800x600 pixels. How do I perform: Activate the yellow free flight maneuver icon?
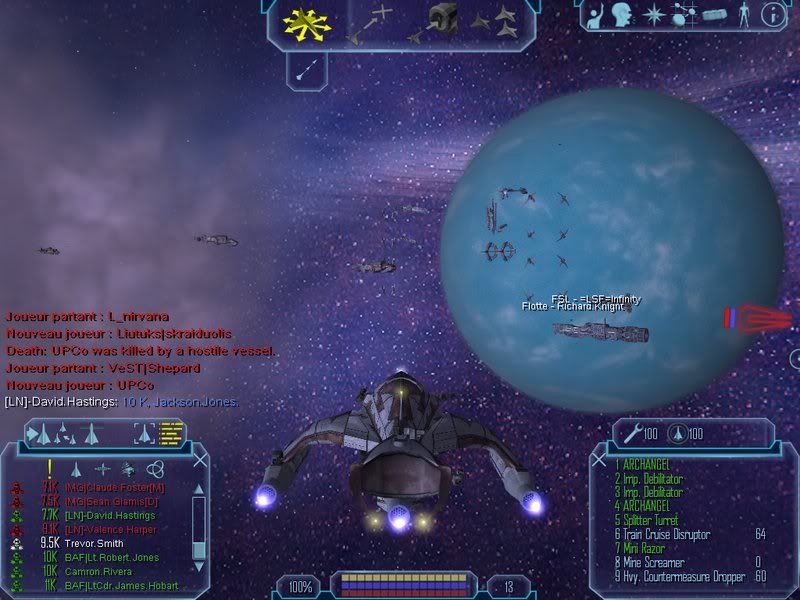pos(300,22)
